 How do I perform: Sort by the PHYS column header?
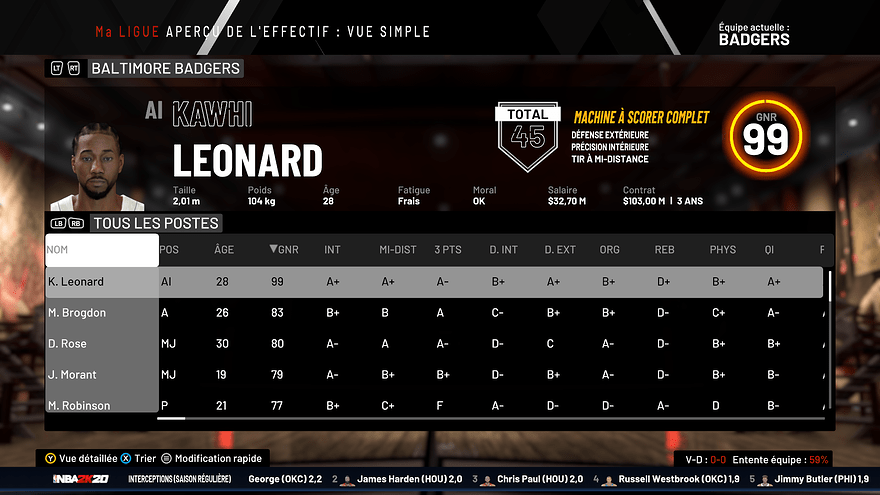point(722,250)
